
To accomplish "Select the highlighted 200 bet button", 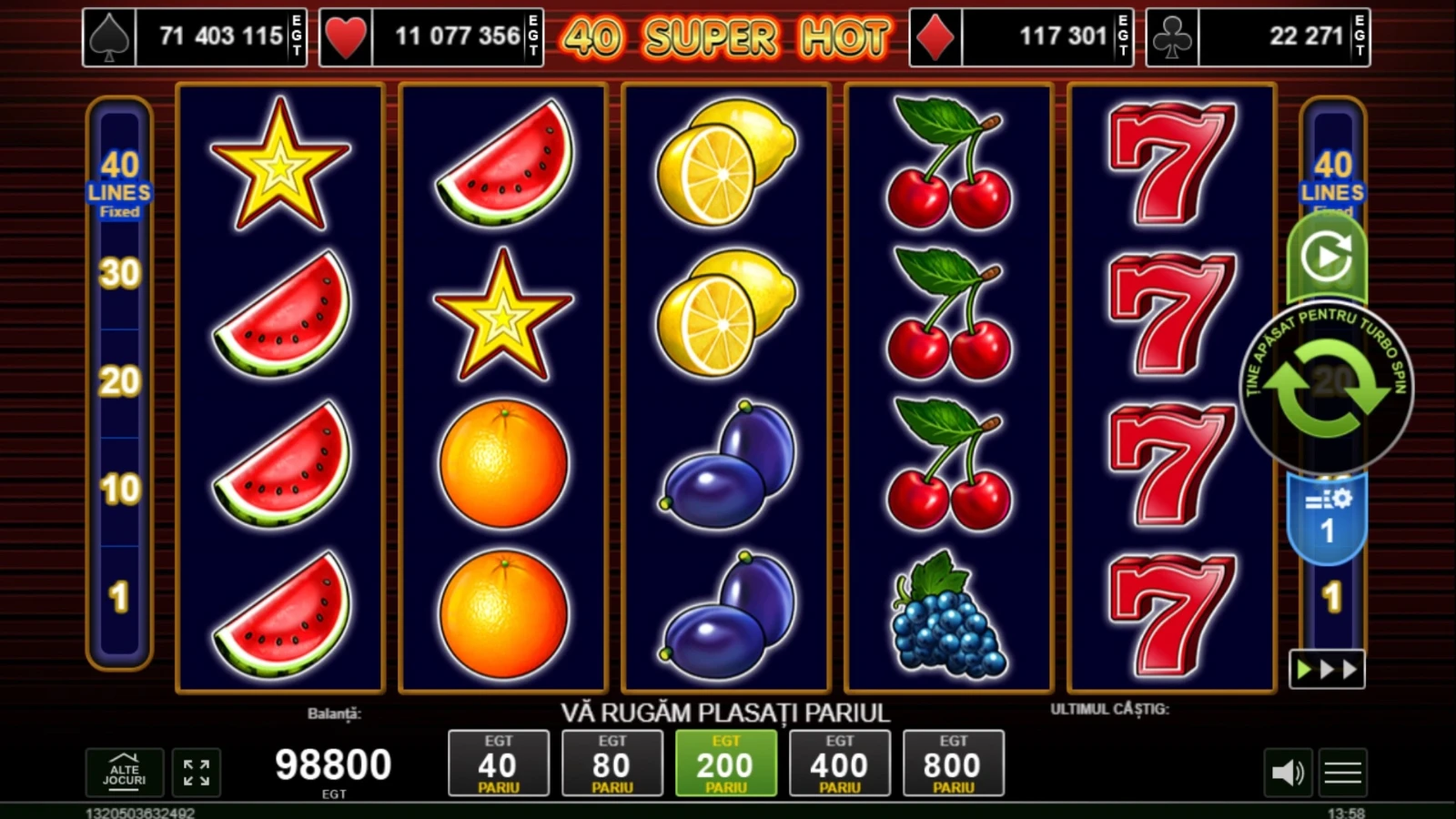I will coord(725,763).
